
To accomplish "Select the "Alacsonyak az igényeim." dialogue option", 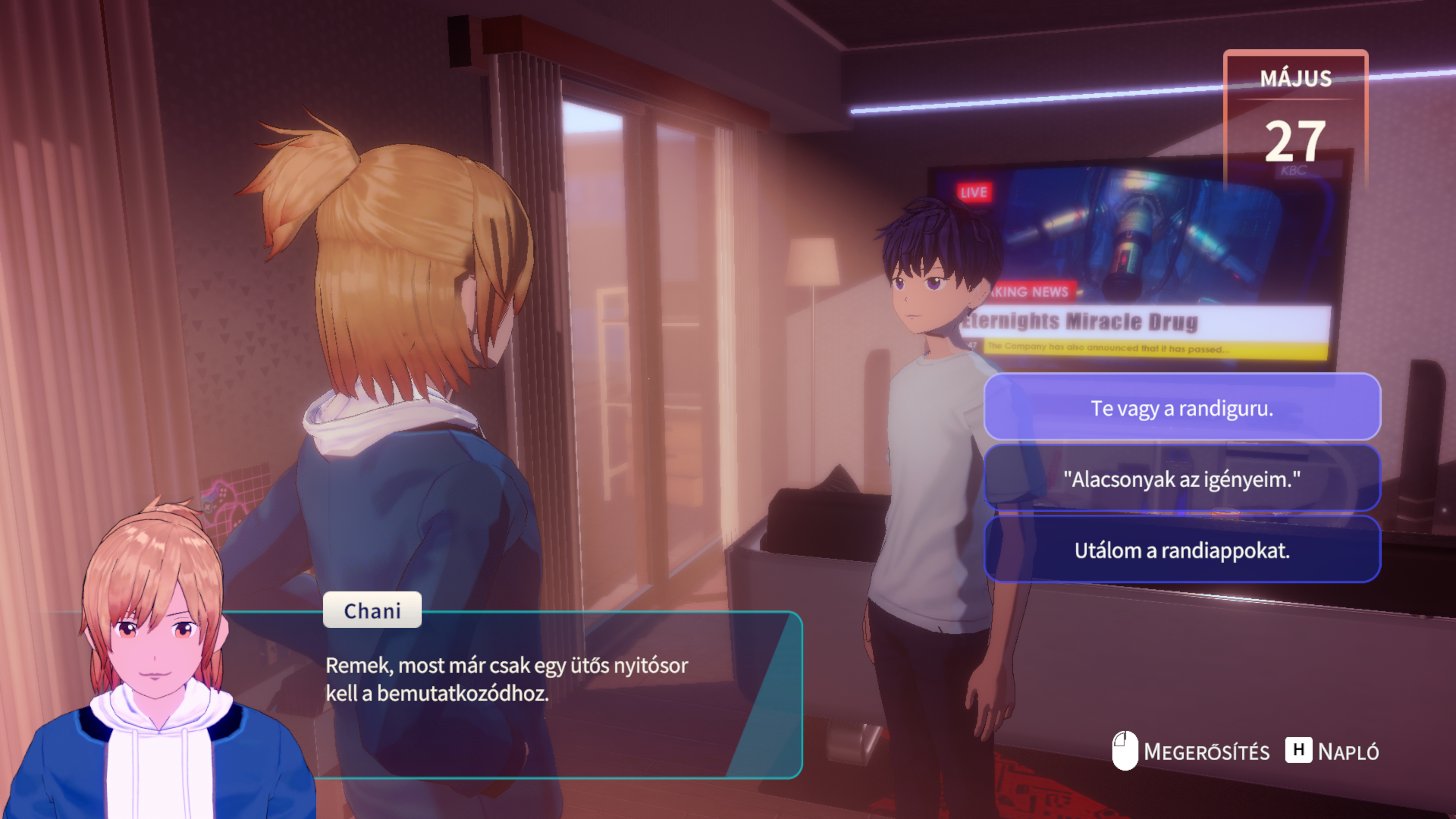I will [1182, 479].
